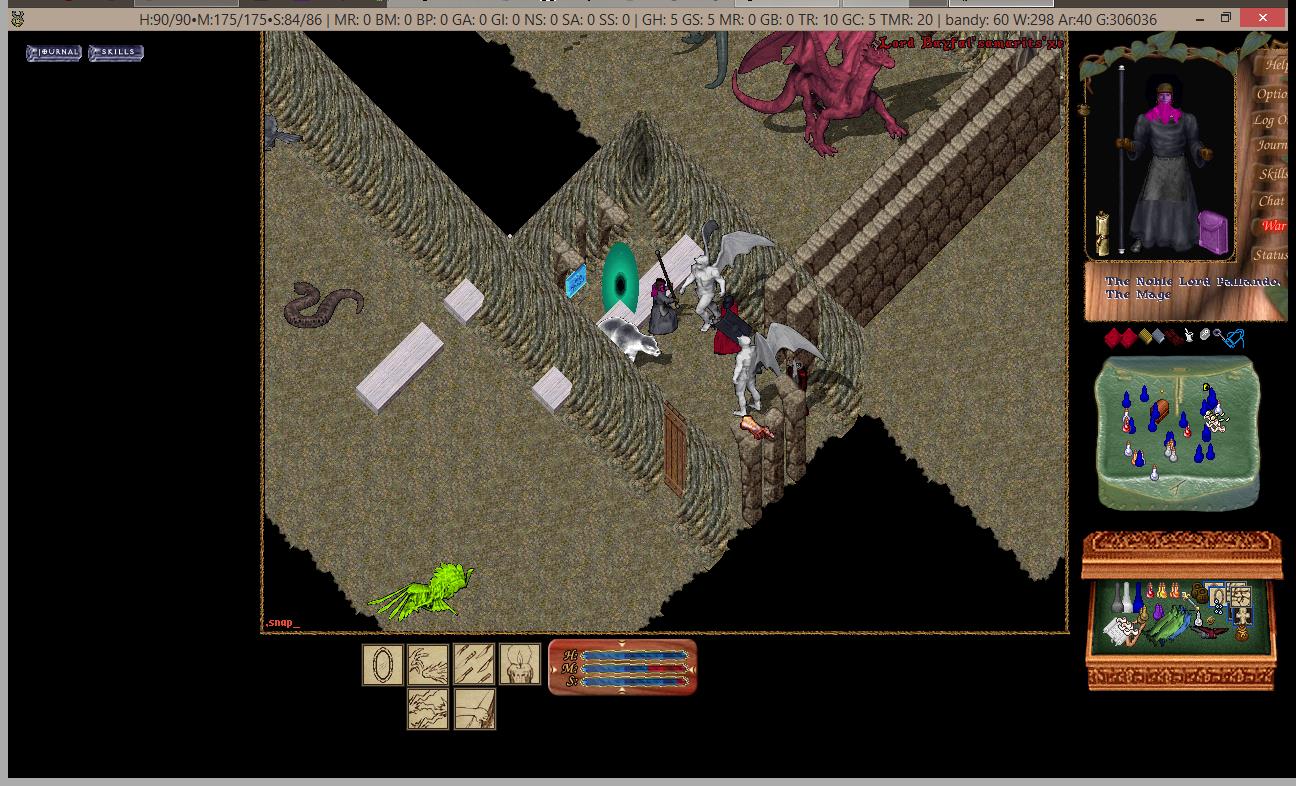The width and height of the screenshot is (1296, 786).
Task: Activate the lightning bolts spell icon
Action: 428,709
